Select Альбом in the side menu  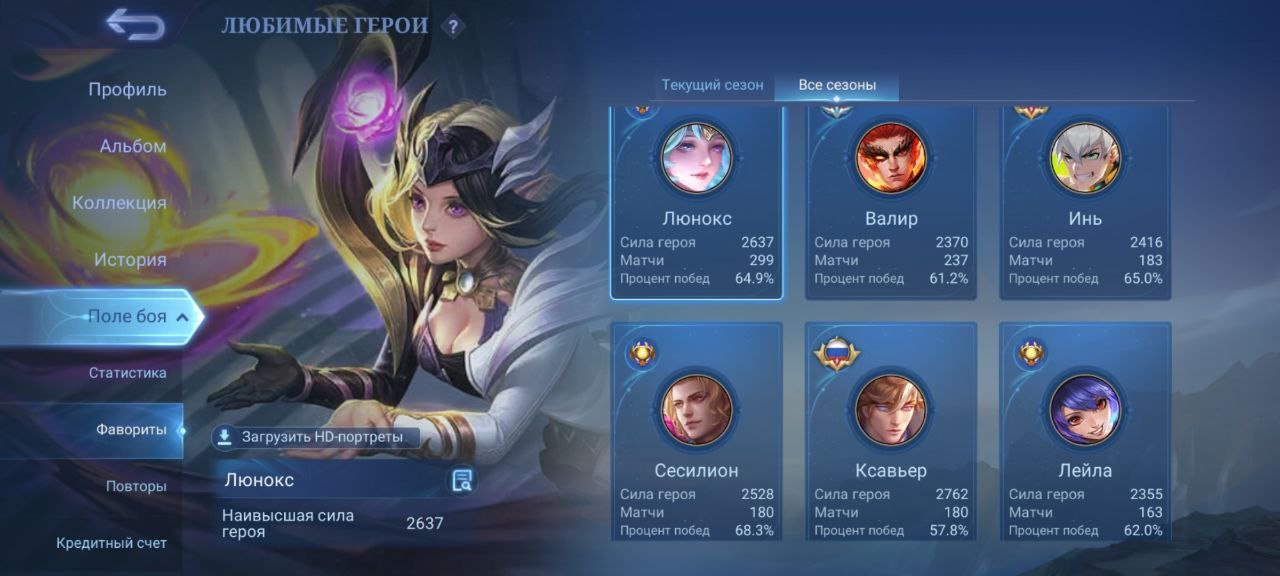[x=133, y=146]
